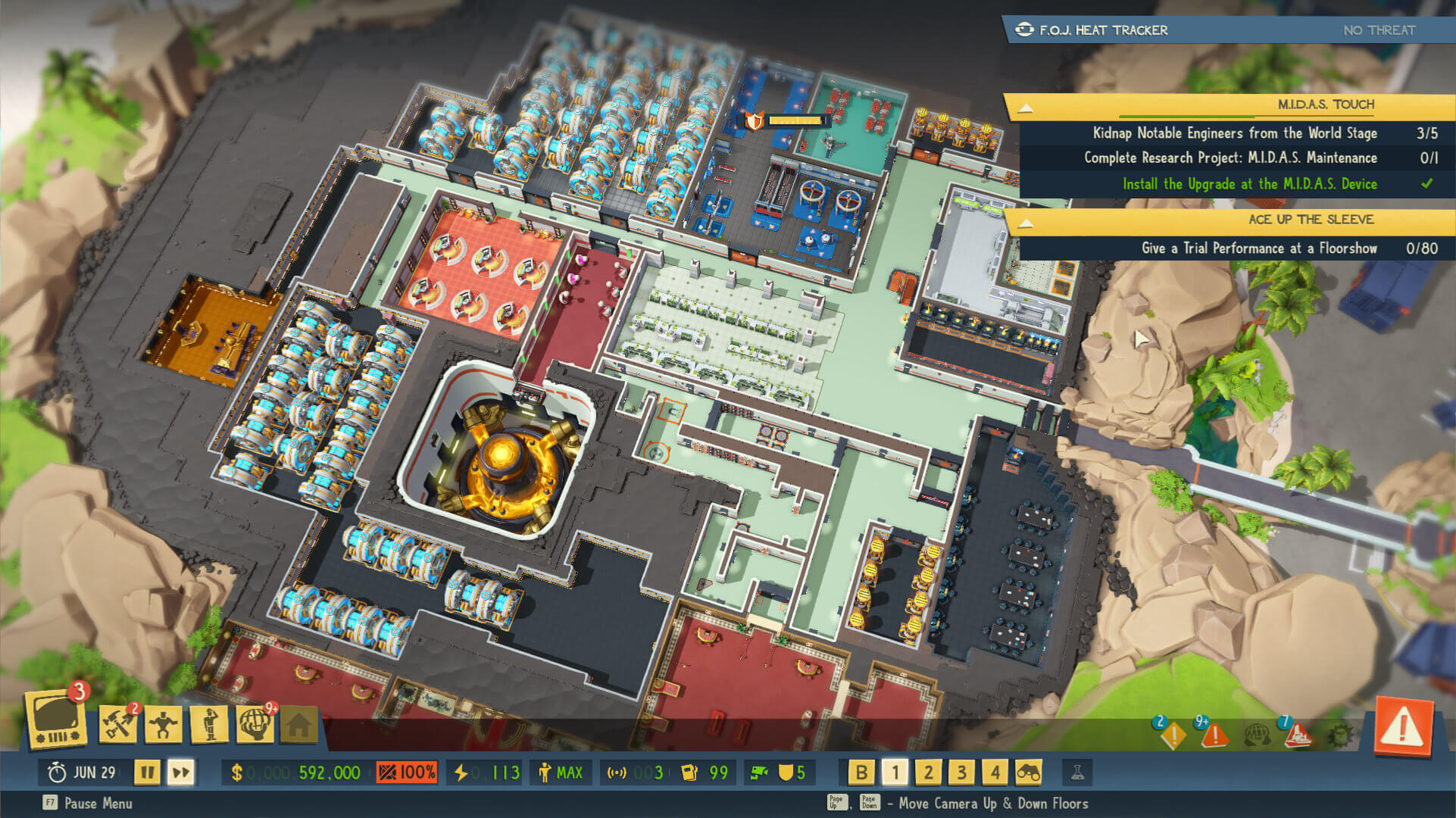Toggle pause with the pause button

148,773
